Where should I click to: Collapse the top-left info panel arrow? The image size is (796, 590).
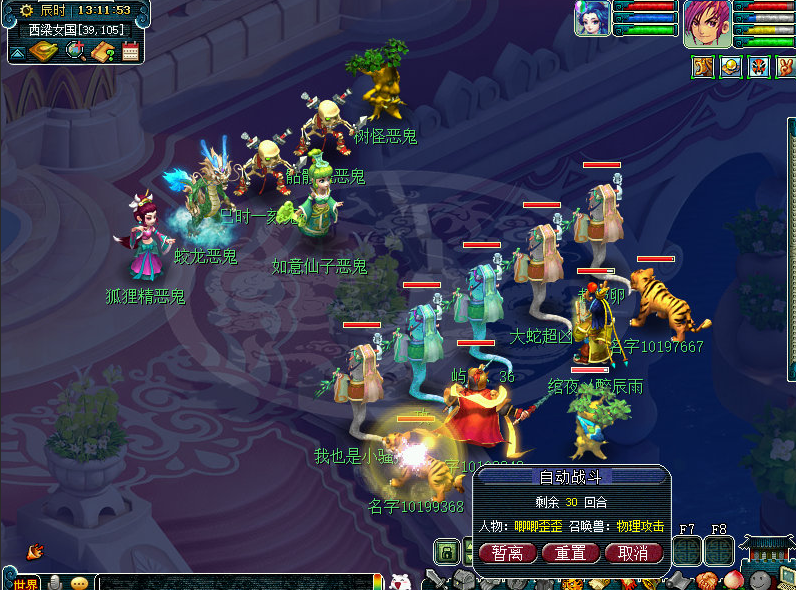[x=18, y=52]
